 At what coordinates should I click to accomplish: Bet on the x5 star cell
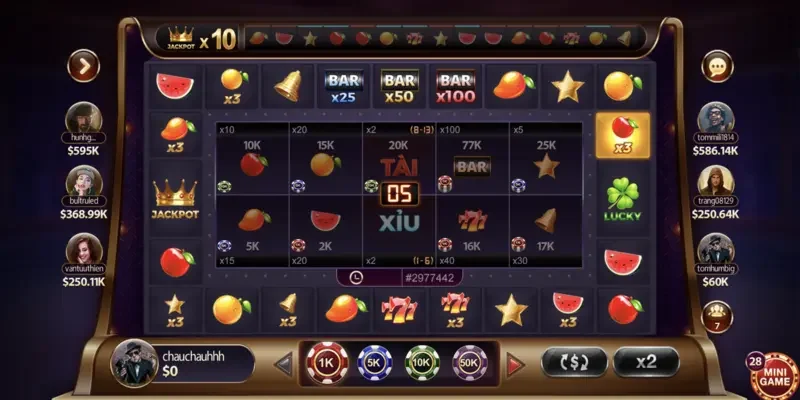point(546,160)
